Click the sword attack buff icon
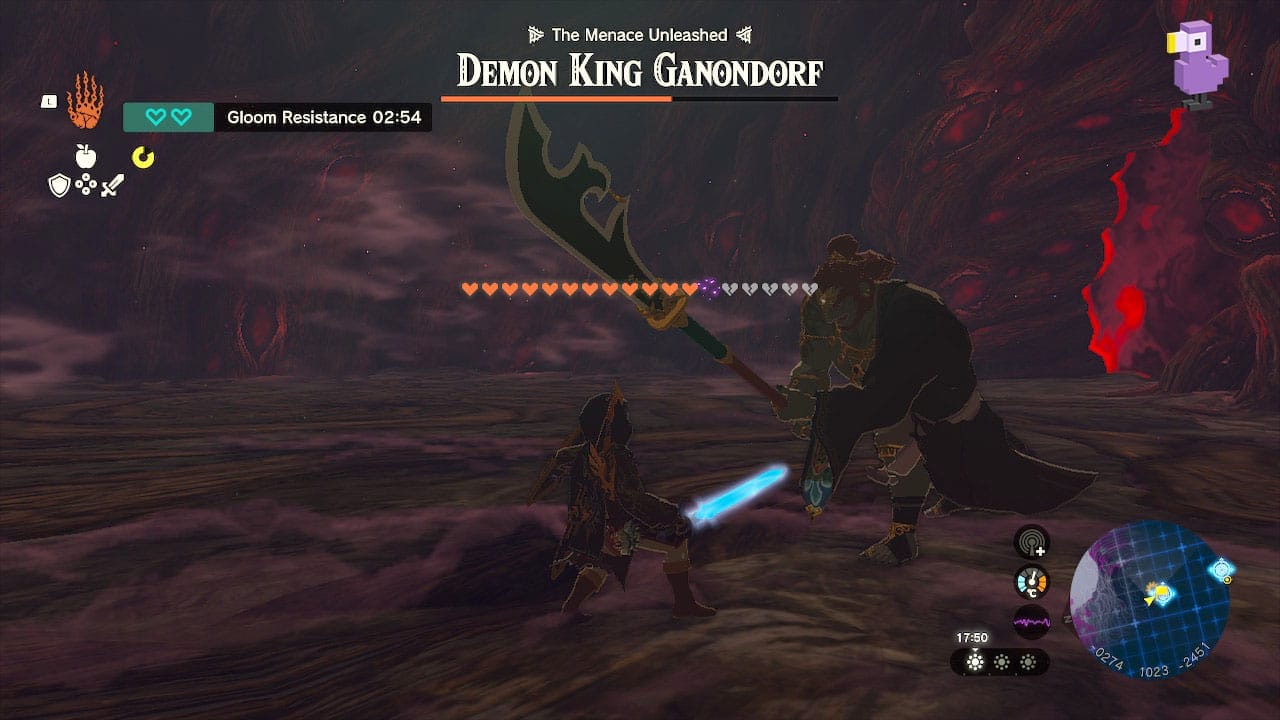 click(113, 185)
